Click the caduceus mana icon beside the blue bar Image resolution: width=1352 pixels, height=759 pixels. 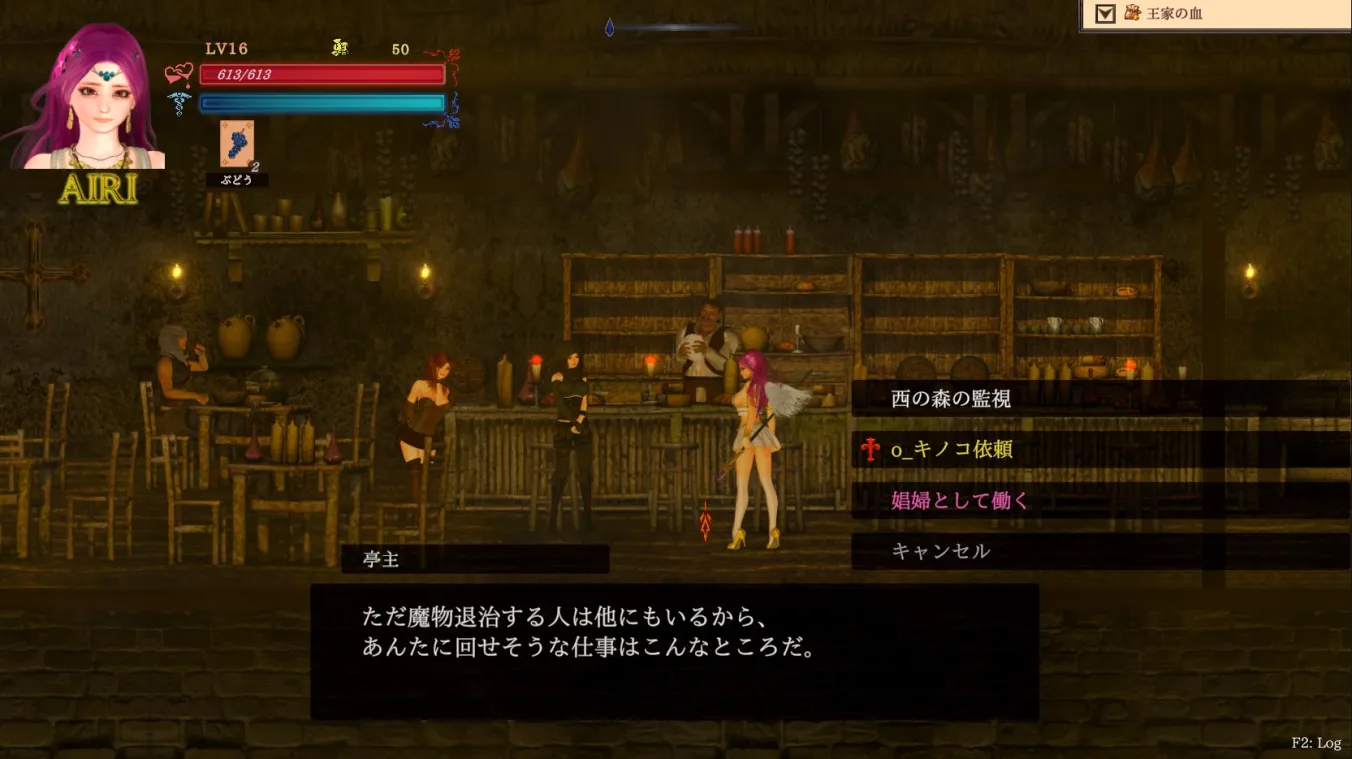(179, 102)
